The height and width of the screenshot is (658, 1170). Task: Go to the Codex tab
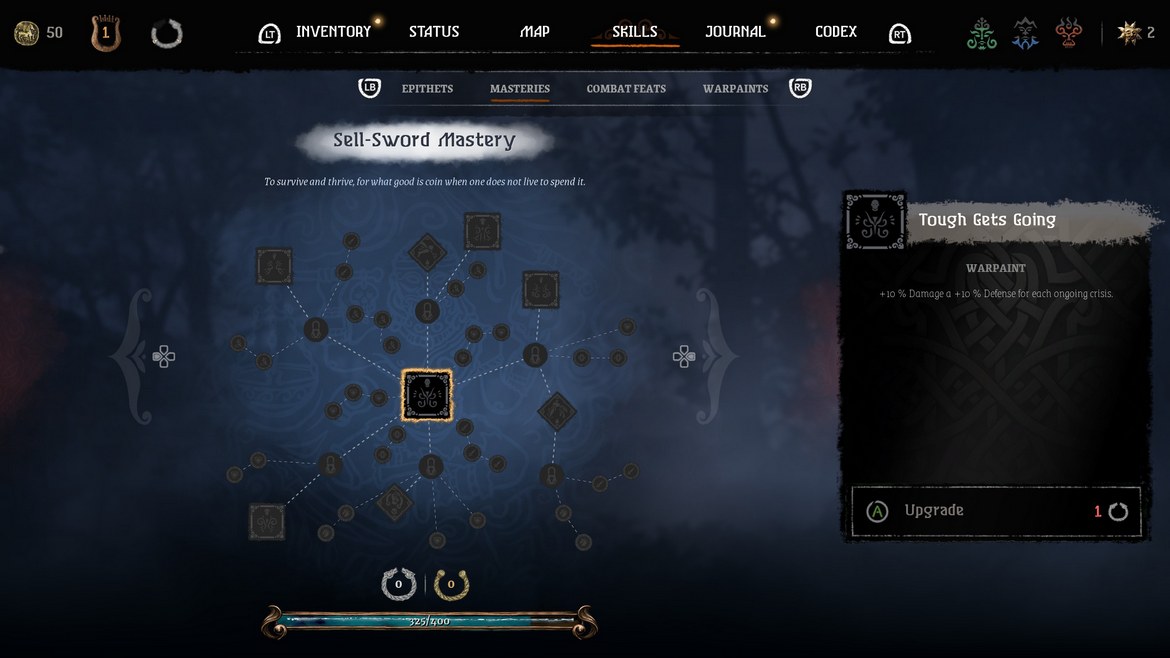[836, 32]
